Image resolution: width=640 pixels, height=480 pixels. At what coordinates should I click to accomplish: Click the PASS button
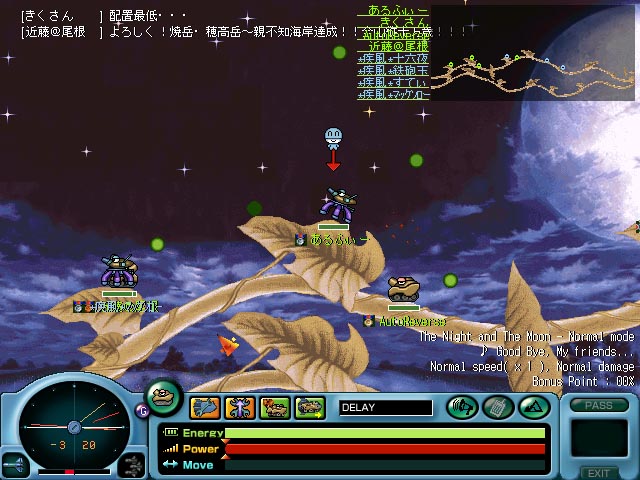click(x=598, y=406)
